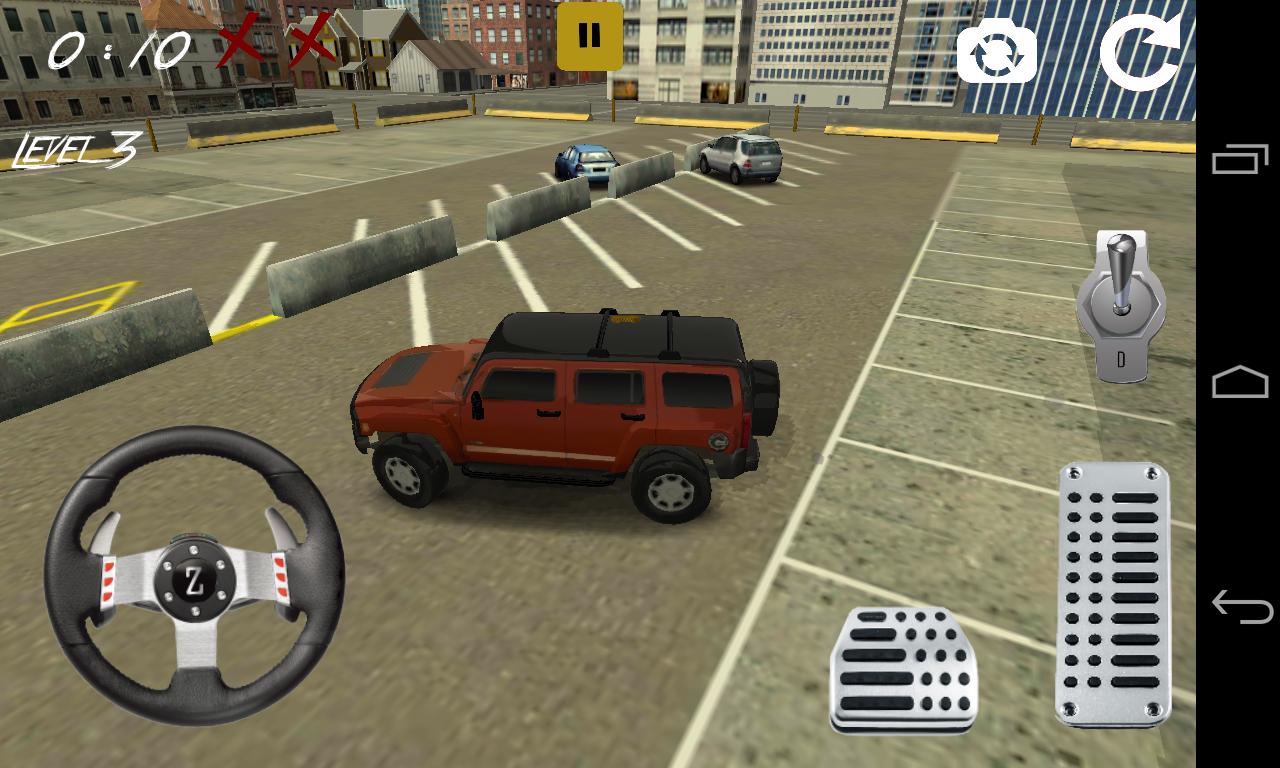Tap the tall gas pedal
Viewport: 1280px width, 768px height.
click(x=1113, y=594)
